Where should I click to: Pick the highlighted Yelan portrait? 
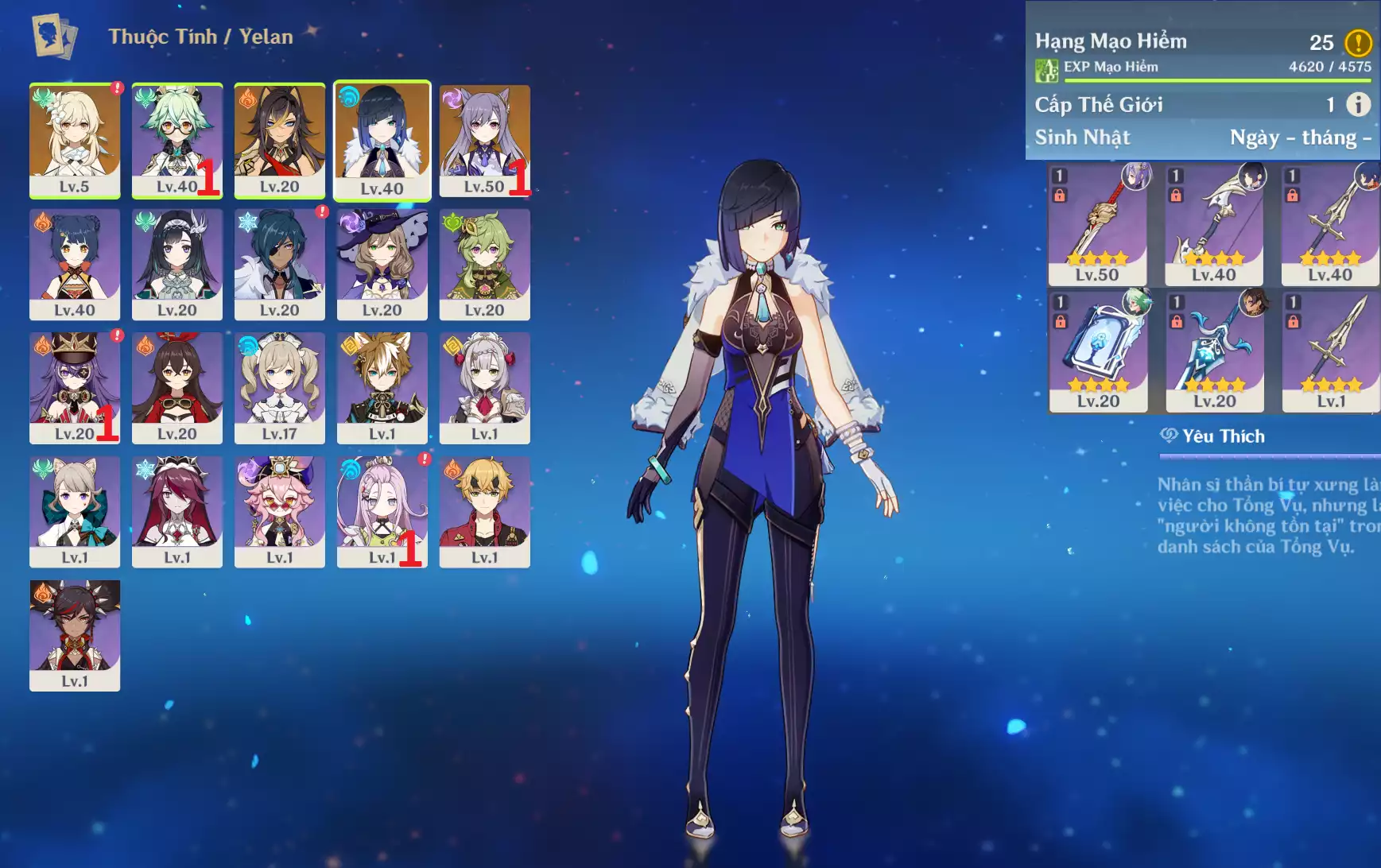click(382, 140)
